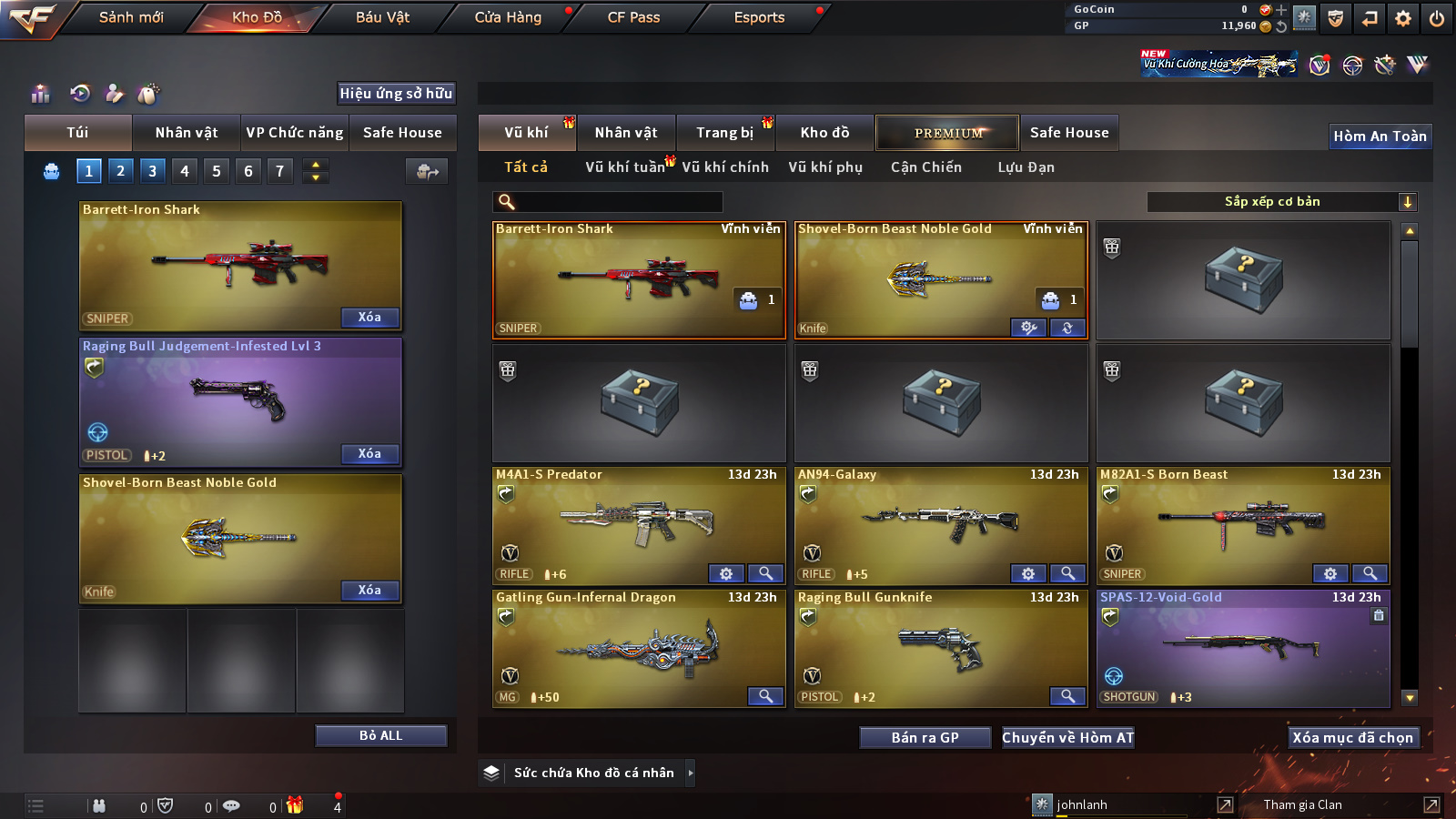Screen dimensions: 1456x819
Task: Switch to the PREMIUM storage tab
Action: point(947,133)
